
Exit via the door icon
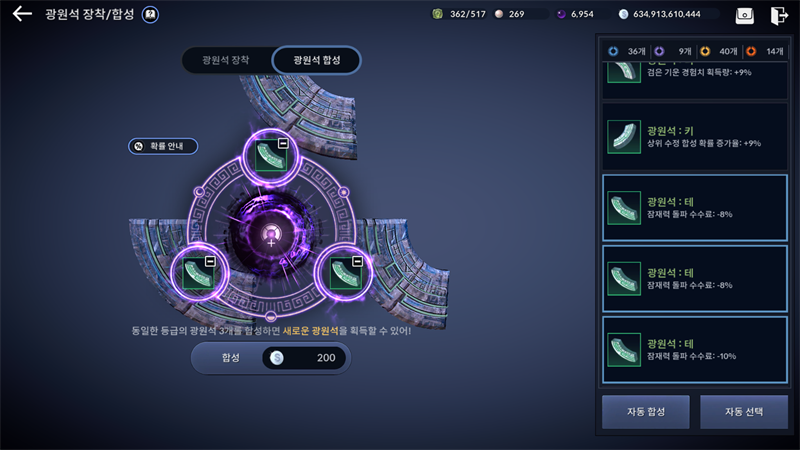tap(779, 15)
